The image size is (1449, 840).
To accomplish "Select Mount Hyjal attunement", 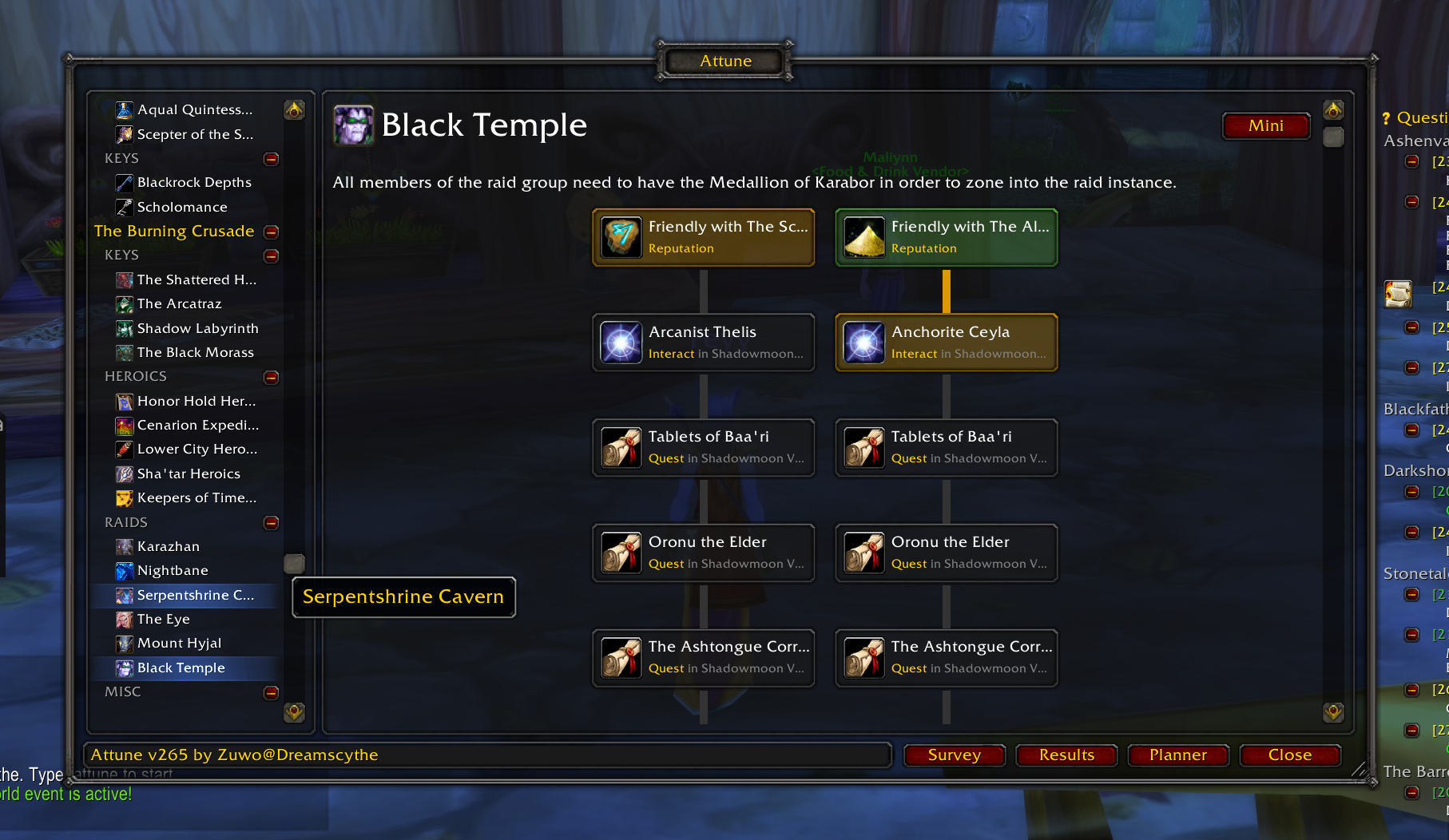I will point(179,643).
